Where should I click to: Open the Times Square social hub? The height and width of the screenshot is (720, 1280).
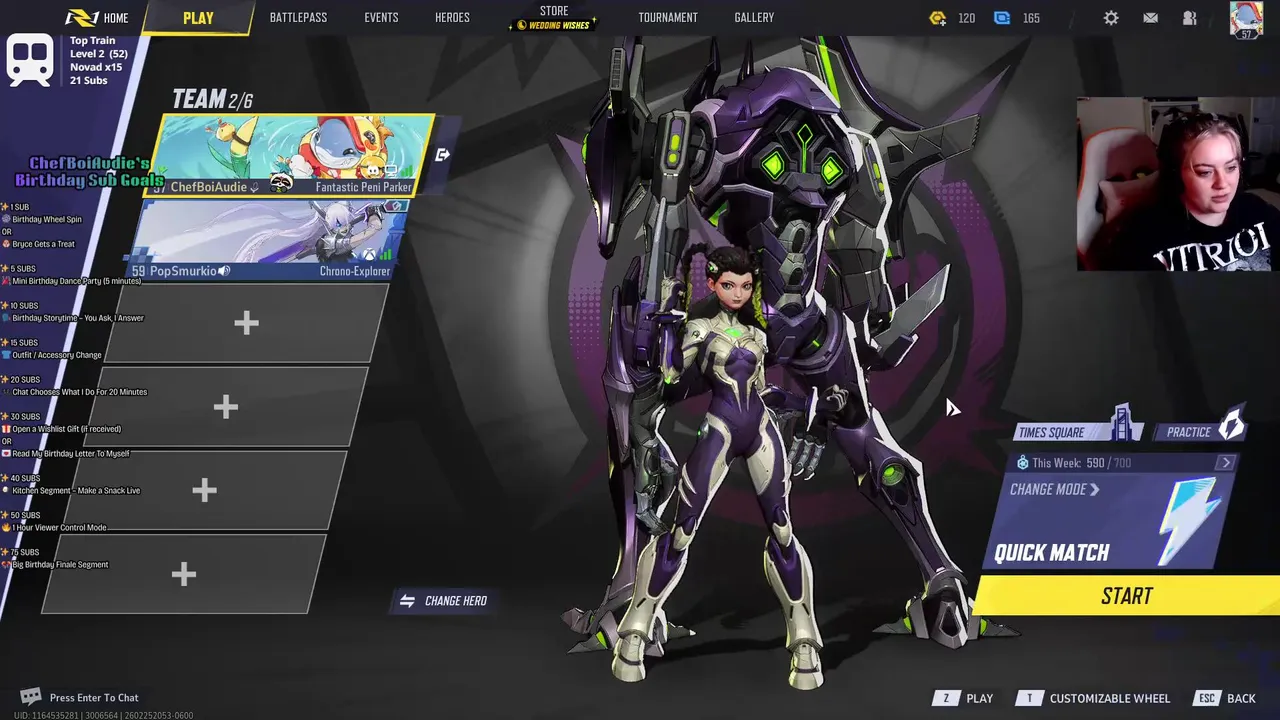(x=1078, y=430)
